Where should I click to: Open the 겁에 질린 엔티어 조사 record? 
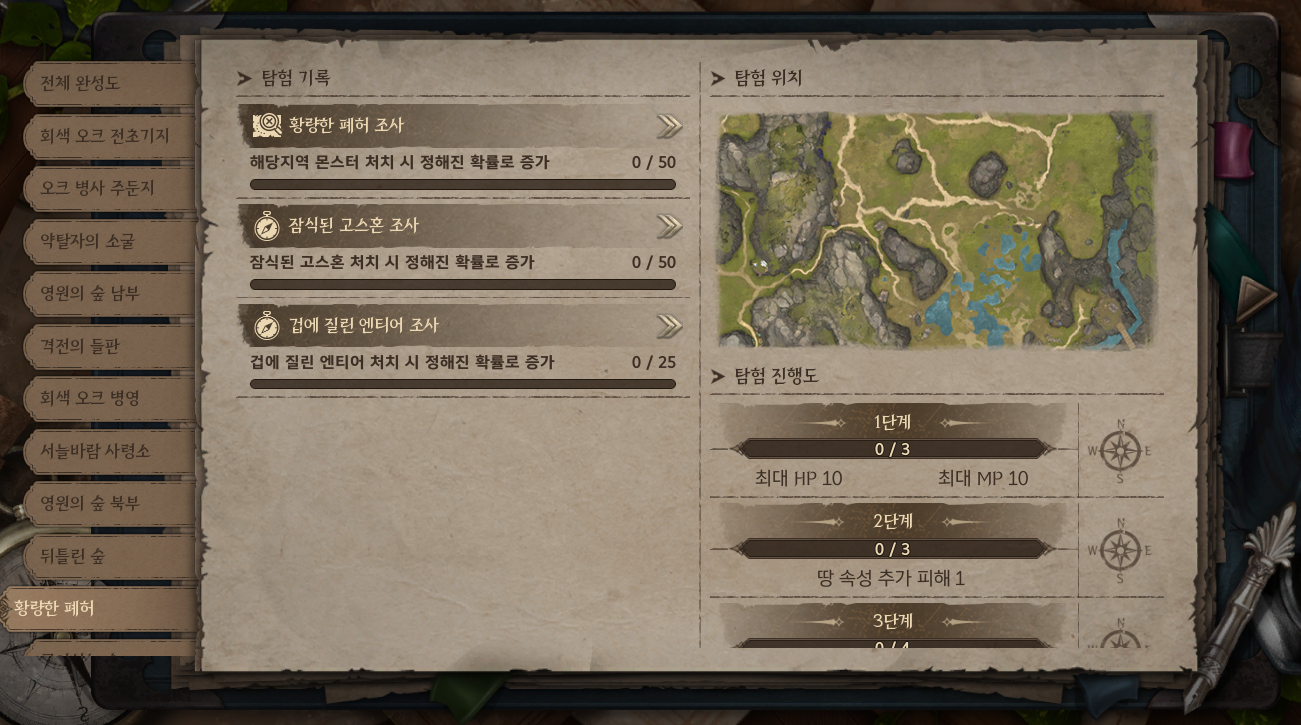pyautogui.click(x=669, y=326)
